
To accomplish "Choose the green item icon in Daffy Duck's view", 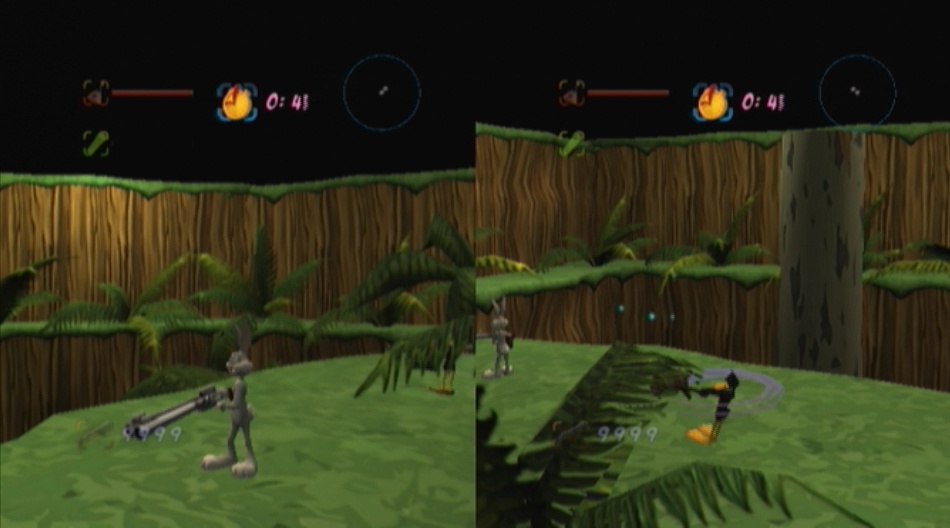I will 572,143.
